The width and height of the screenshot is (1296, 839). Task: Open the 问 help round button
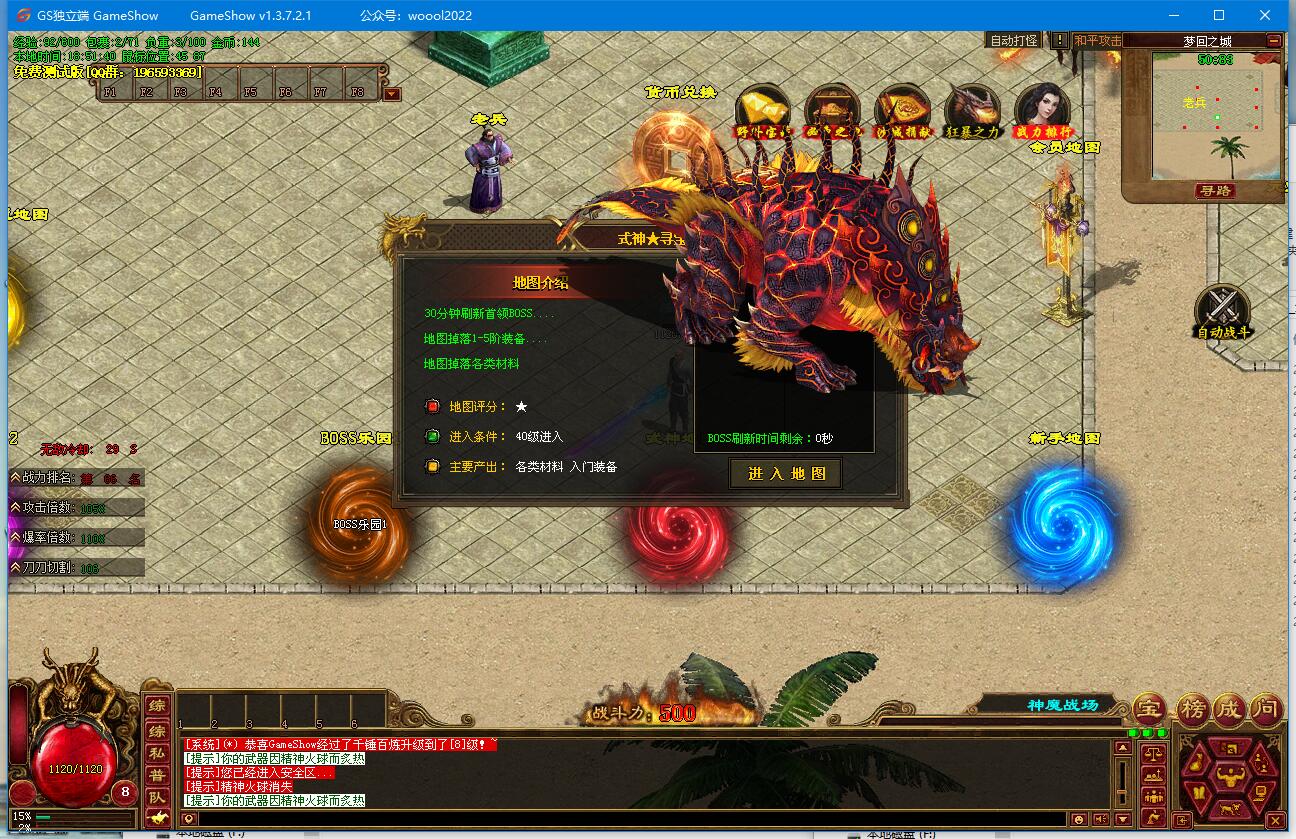point(1266,709)
